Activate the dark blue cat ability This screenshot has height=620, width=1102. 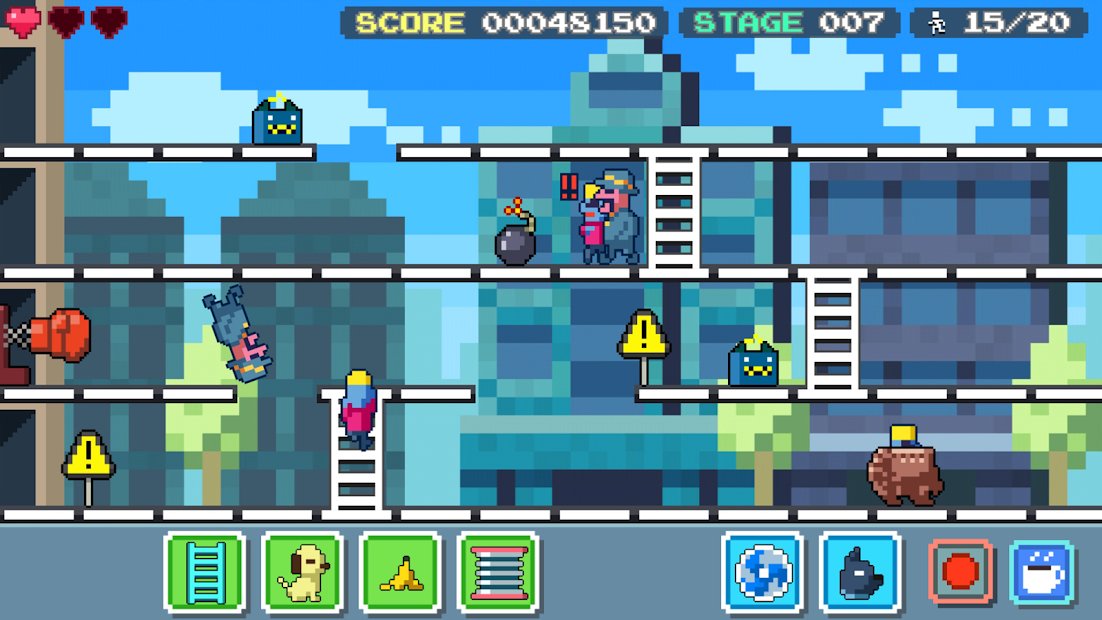860,572
